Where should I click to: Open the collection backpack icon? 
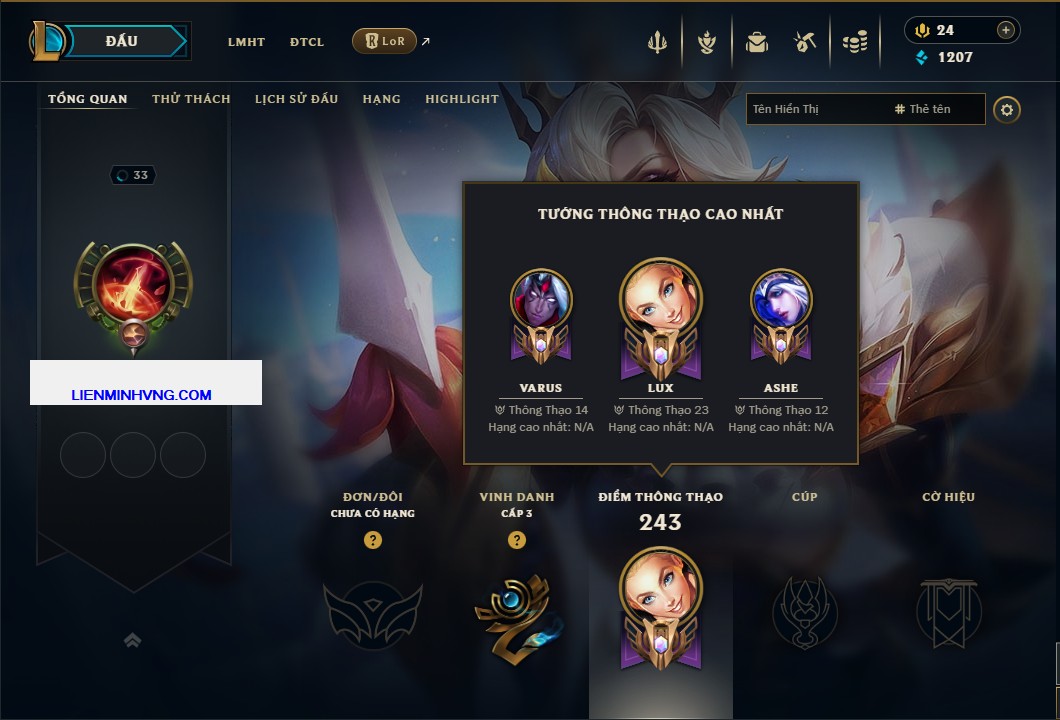click(x=757, y=42)
